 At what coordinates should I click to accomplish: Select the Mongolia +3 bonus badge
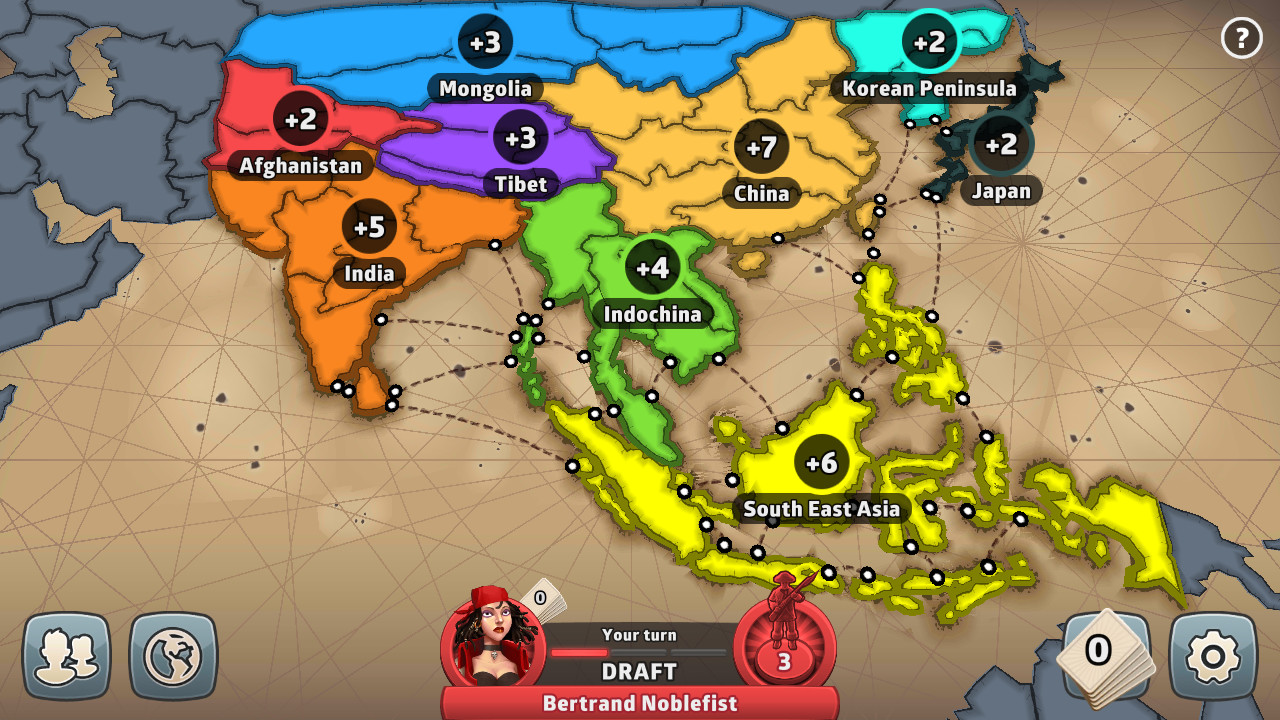click(x=485, y=42)
